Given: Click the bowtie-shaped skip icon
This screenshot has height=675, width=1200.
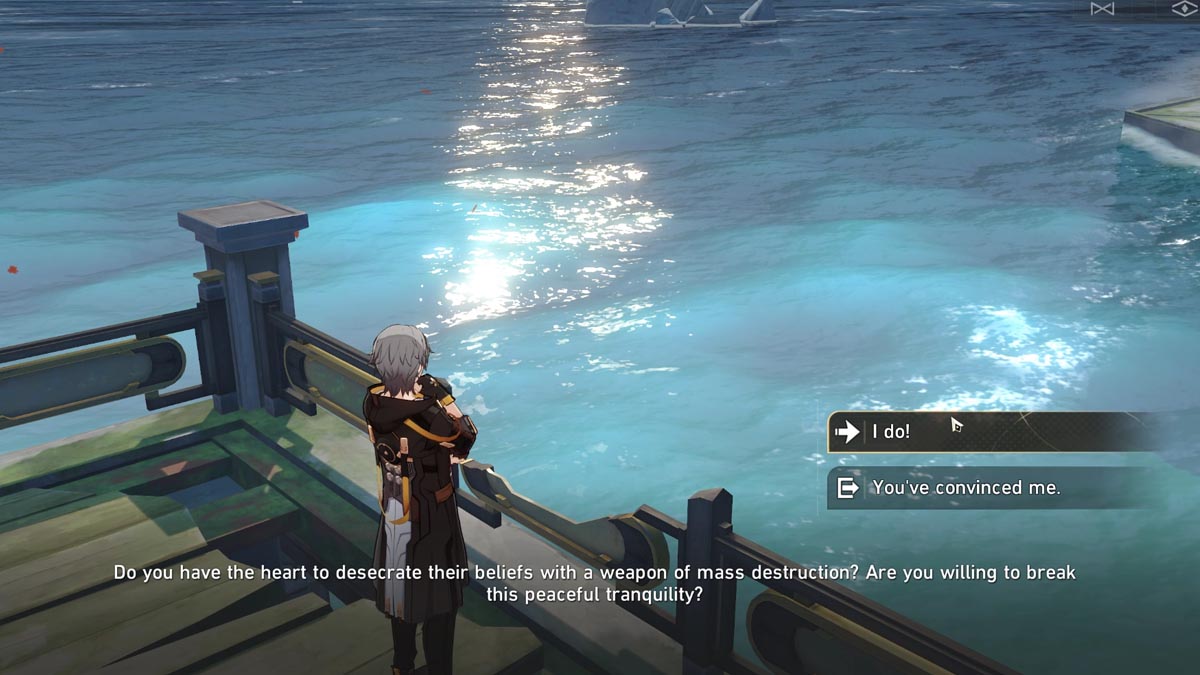Looking at the screenshot, I should pos(1102,9).
